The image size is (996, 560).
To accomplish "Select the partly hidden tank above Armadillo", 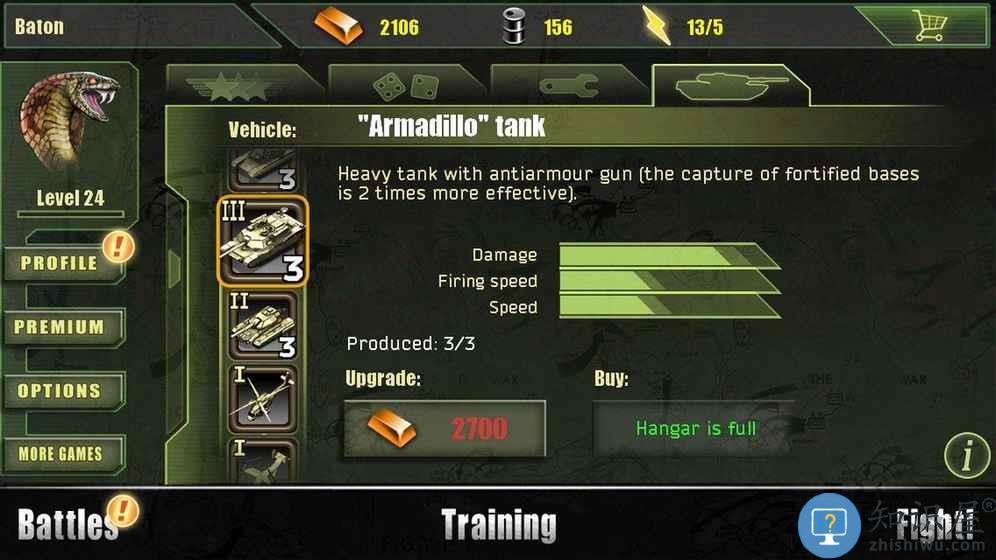I will click(262, 168).
